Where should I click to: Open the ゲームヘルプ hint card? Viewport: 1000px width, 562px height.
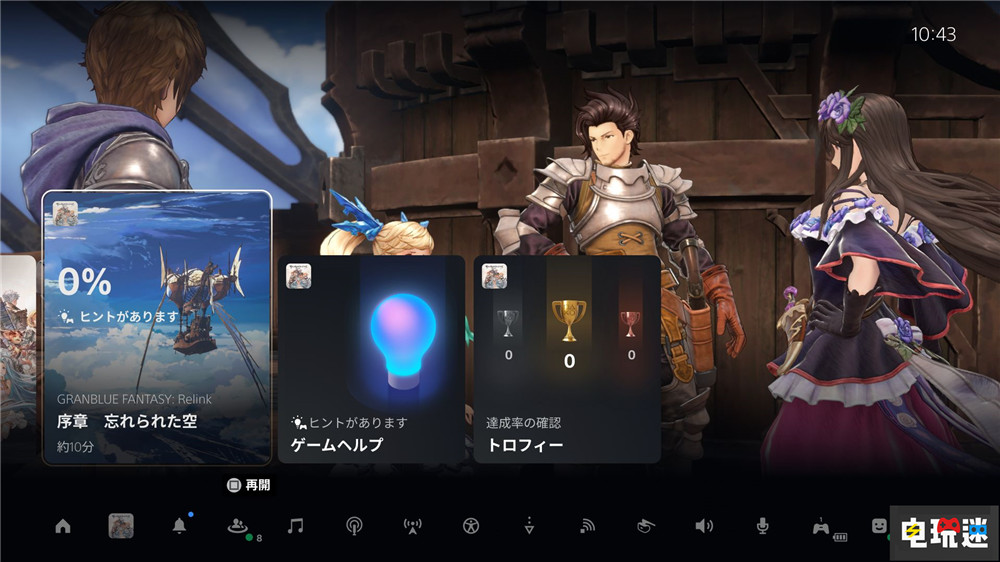tap(371, 358)
